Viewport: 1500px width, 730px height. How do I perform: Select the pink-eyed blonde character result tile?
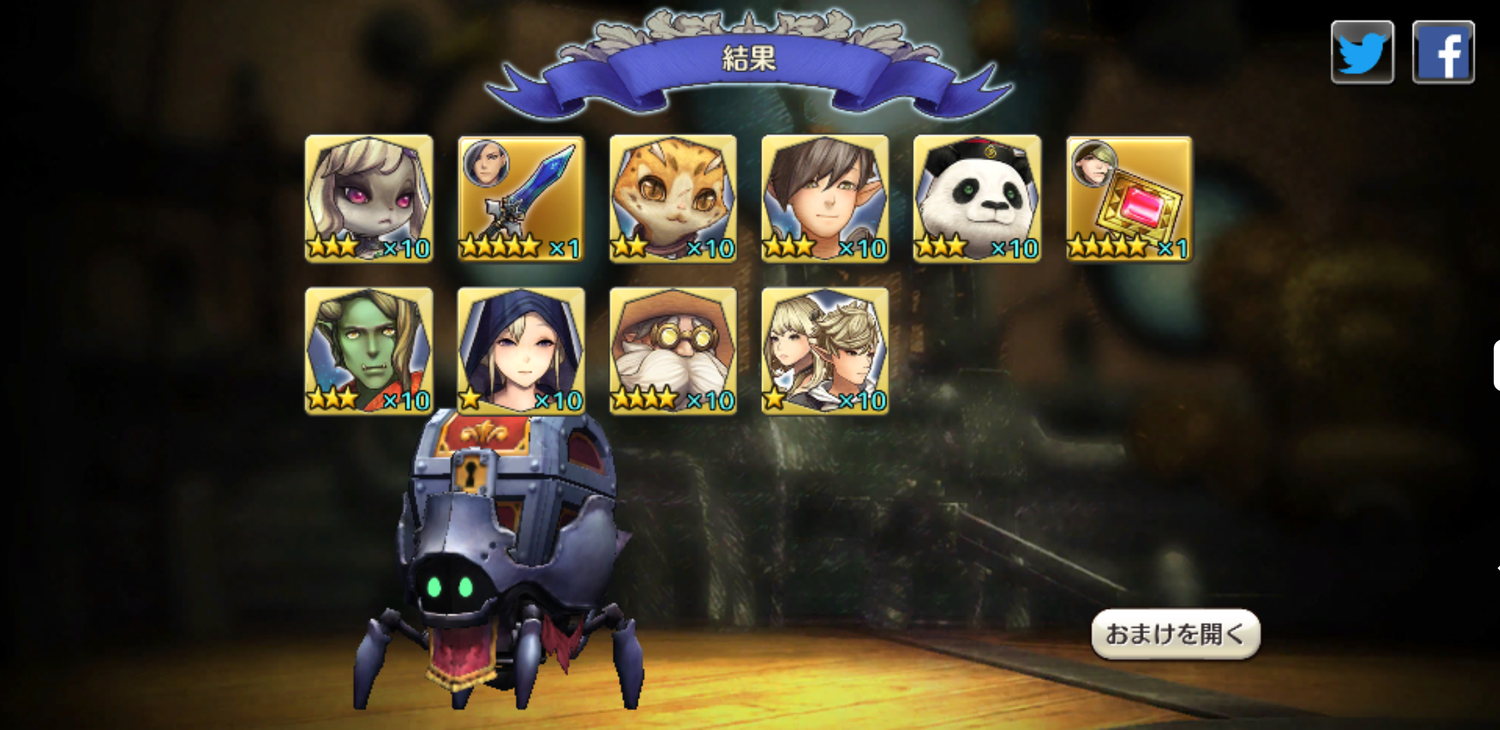[369, 198]
